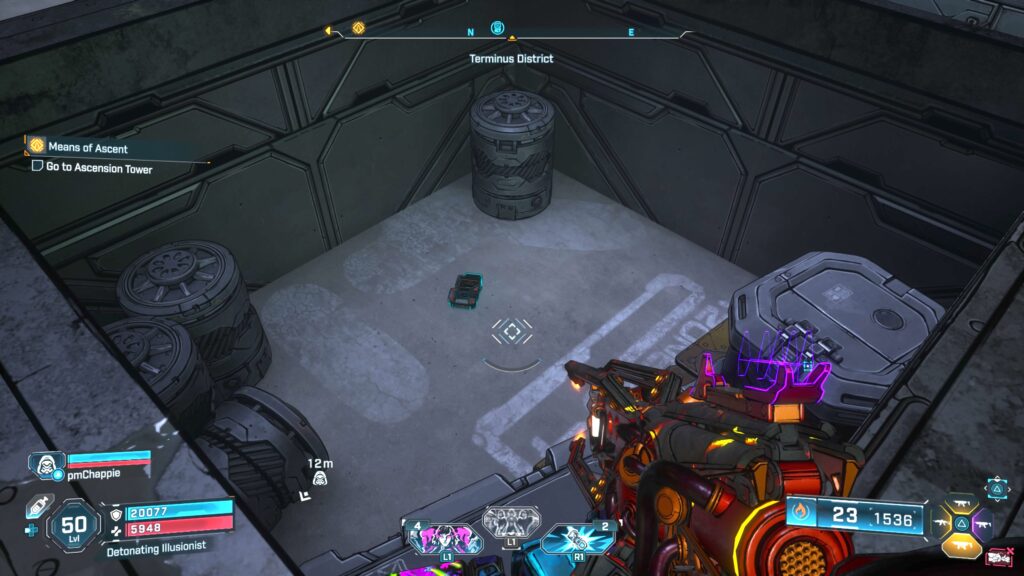Click the teammate marker showing 12m
The height and width of the screenshot is (576, 1024).
tap(320, 477)
